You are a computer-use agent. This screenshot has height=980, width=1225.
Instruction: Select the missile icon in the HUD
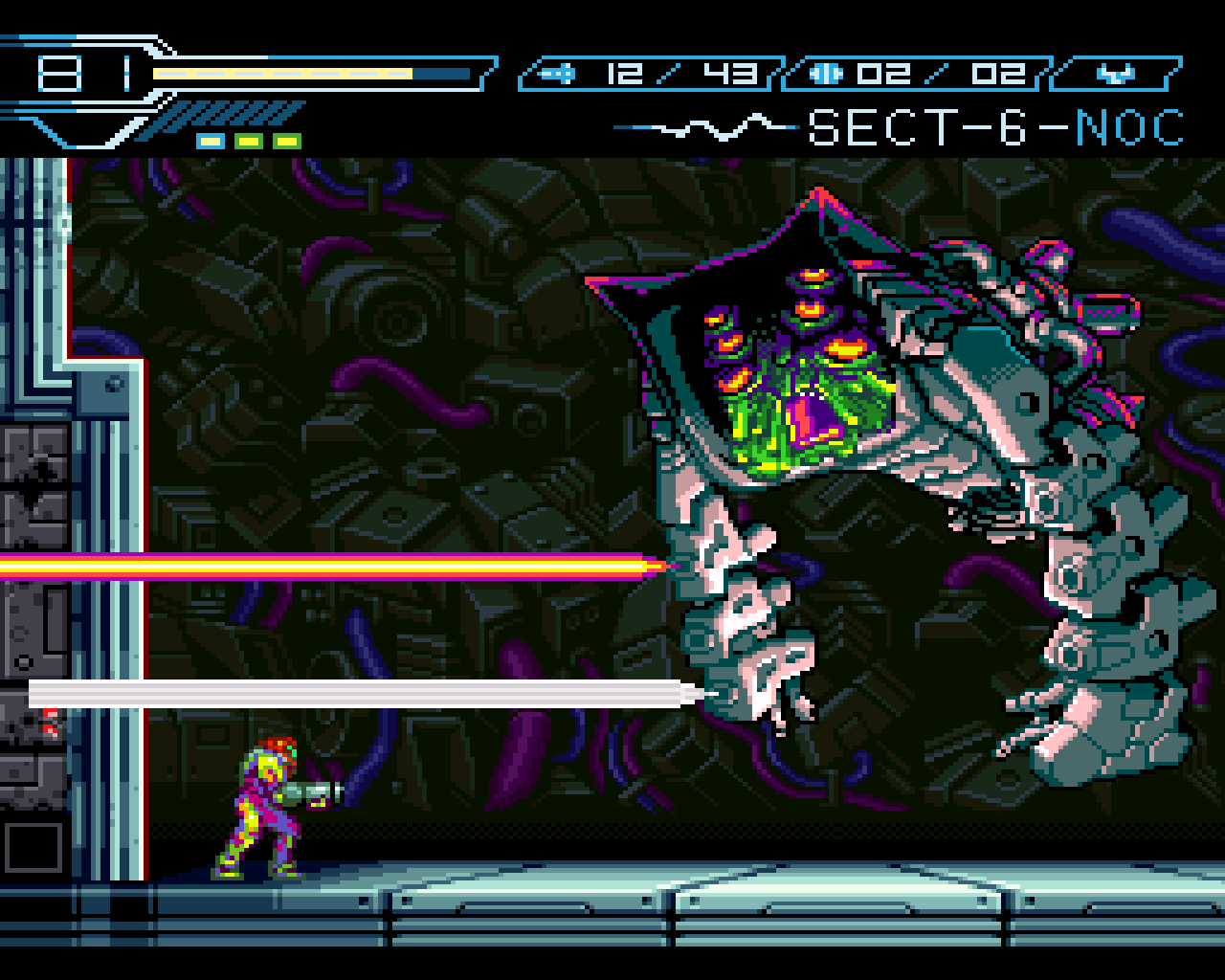(557, 72)
